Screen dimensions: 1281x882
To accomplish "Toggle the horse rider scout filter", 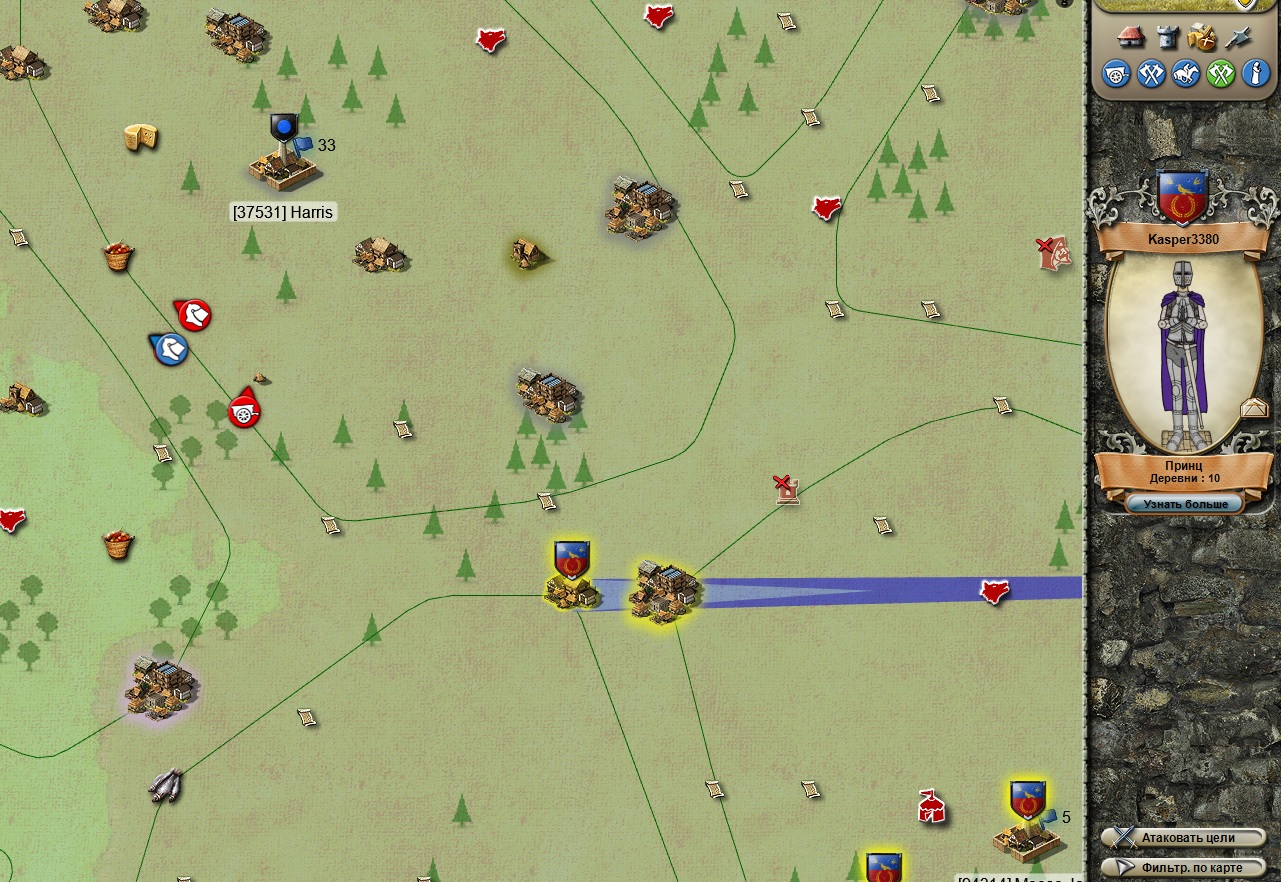I will click(x=1186, y=73).
